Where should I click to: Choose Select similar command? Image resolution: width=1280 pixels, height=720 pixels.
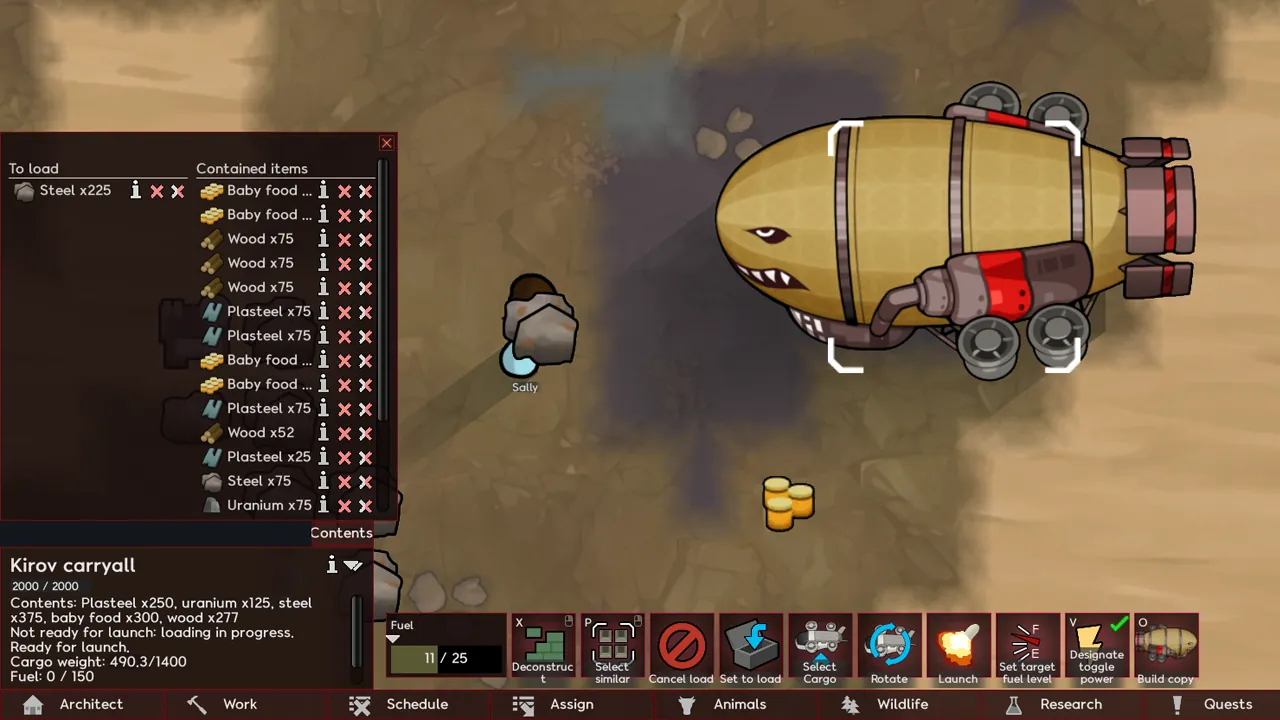pyautogui.click(x=612, y=649)
